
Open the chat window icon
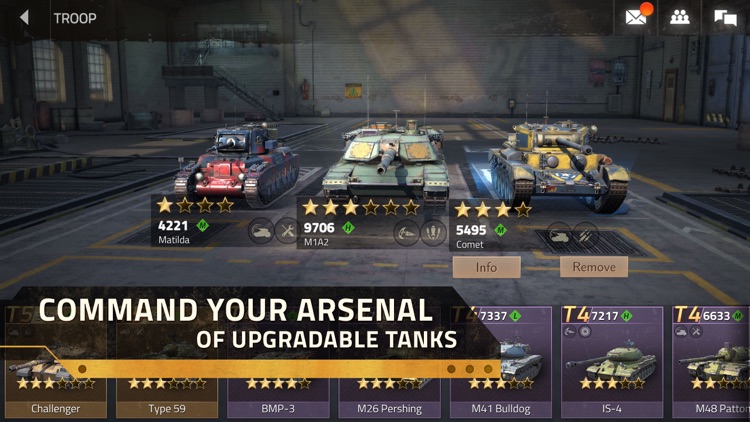pyautogui.click(x=725, y=17)
